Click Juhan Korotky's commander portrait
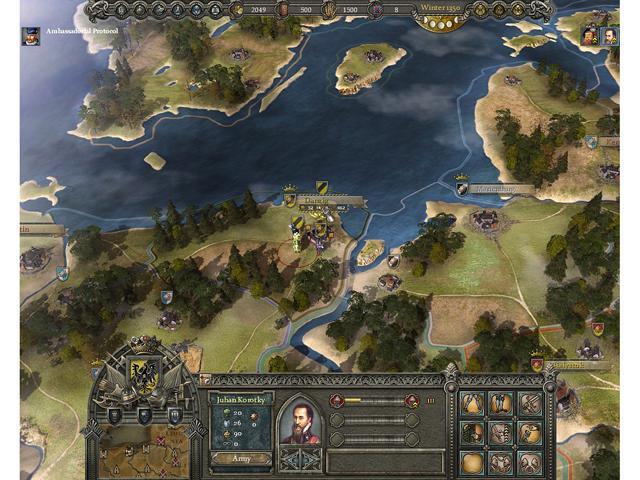This screenshot has height=480, width=640. pos(298,421)
